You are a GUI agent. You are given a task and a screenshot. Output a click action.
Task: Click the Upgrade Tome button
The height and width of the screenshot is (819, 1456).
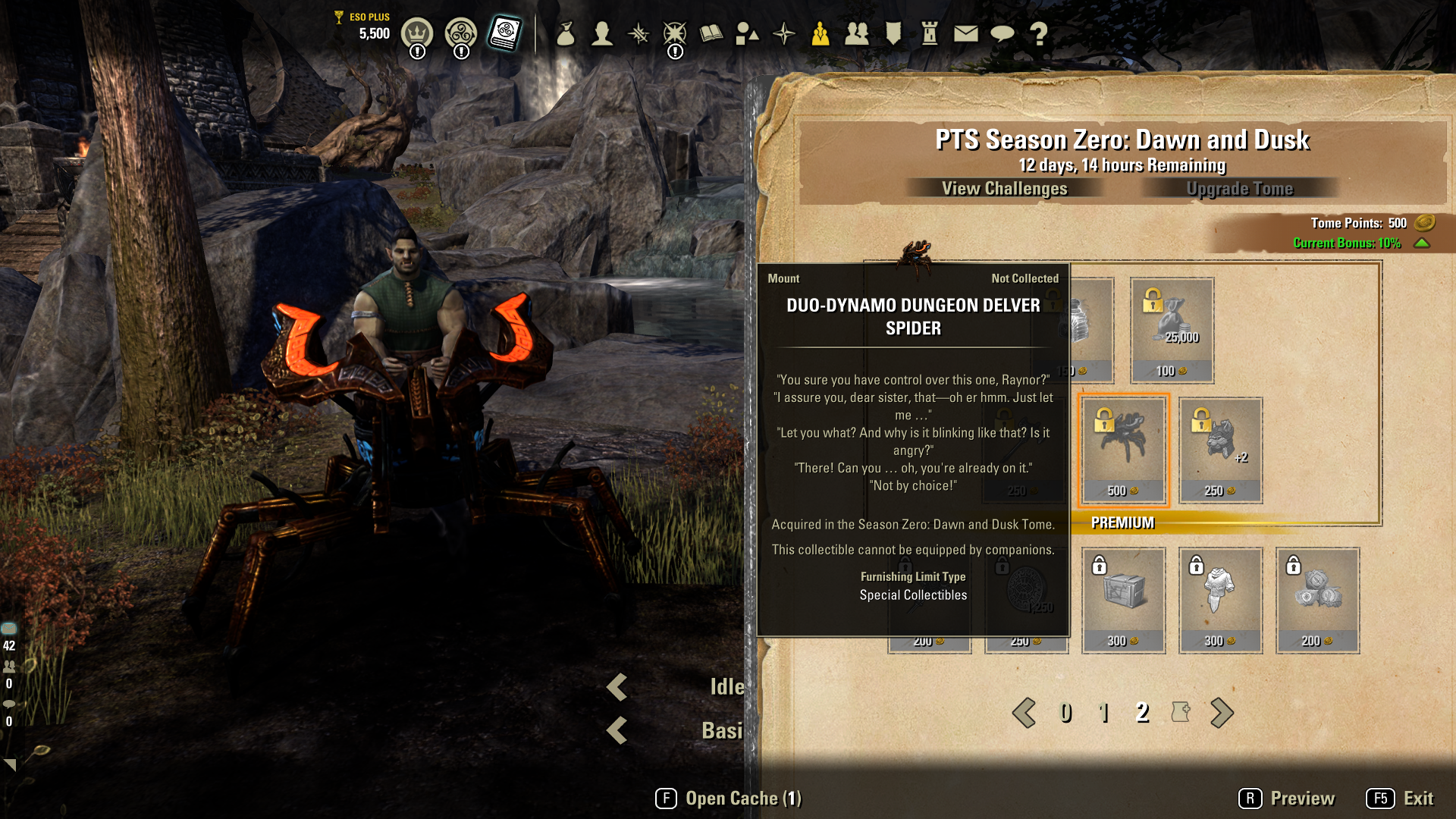coord(1239,188)
